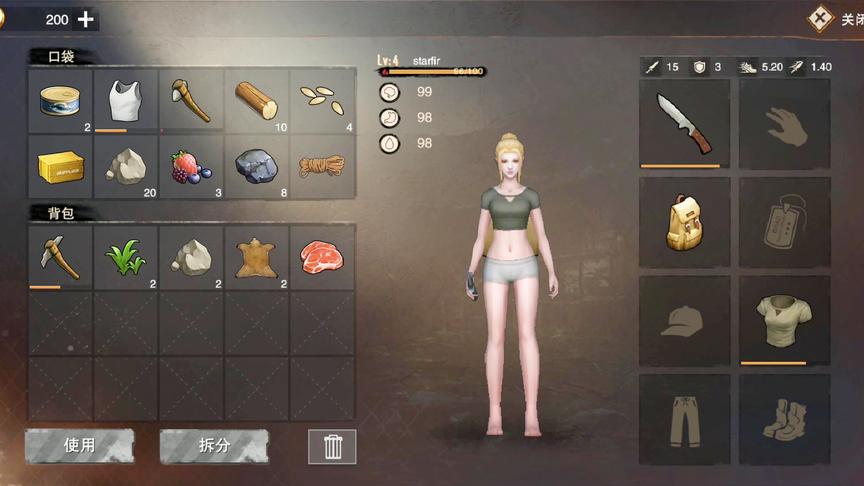This screenshot has height=486, width=864.
Task: Select the equipped boots slot
Action: coord(784,419)
